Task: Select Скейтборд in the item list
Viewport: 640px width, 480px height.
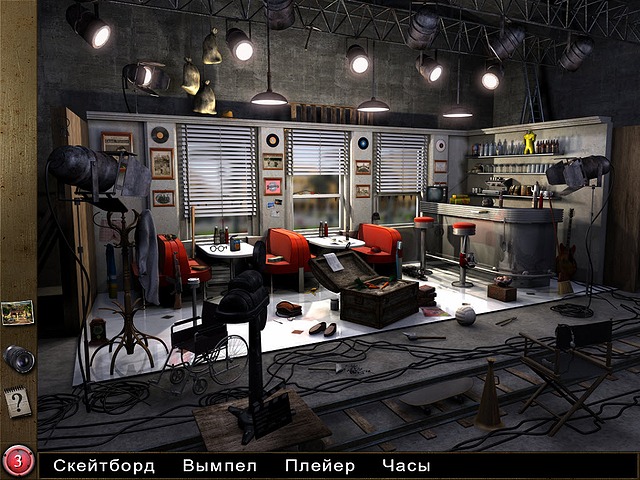Action: [x=104, y=465]
